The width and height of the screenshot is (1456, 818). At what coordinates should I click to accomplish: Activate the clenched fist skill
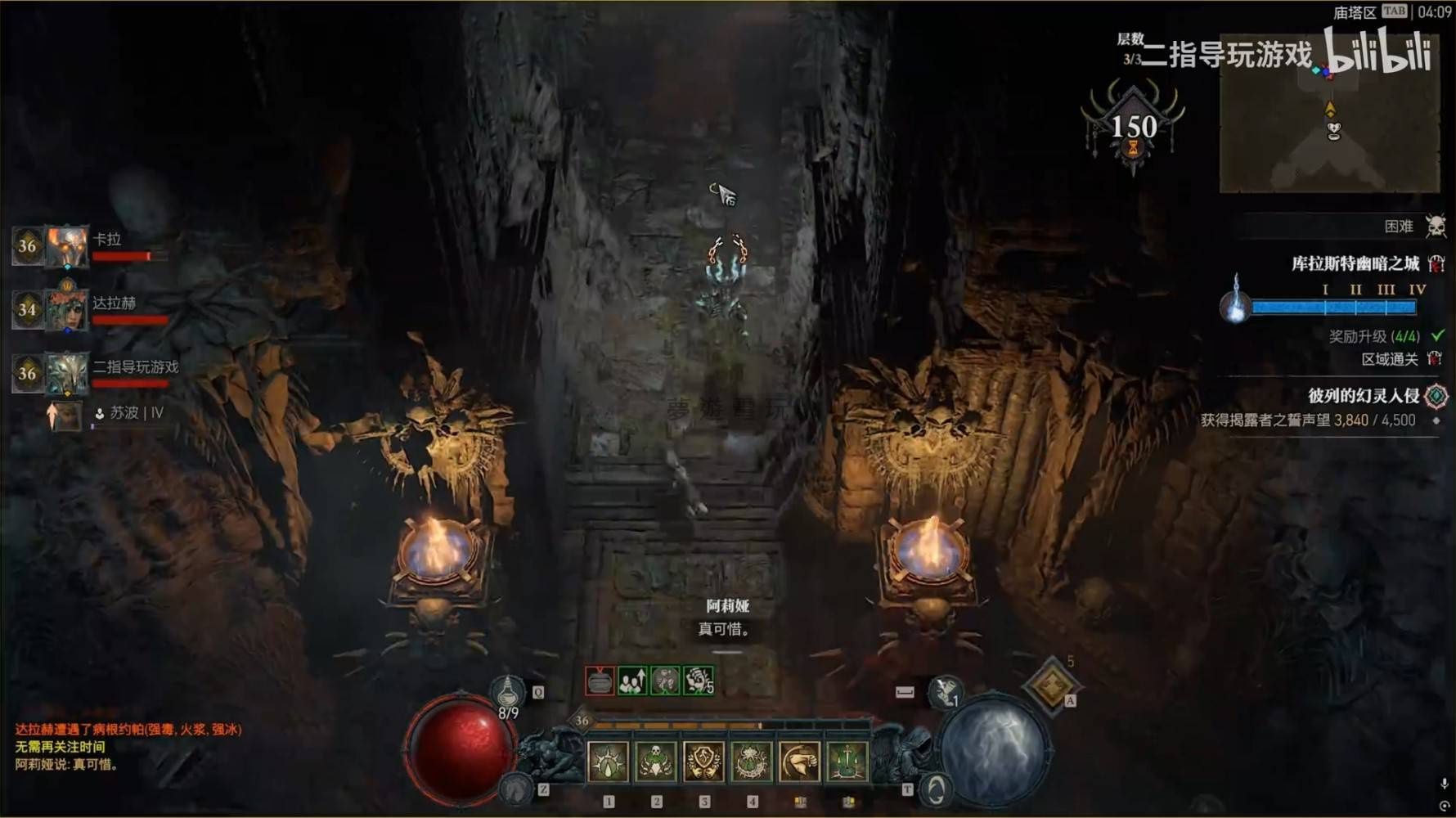(x=799, y=762)
